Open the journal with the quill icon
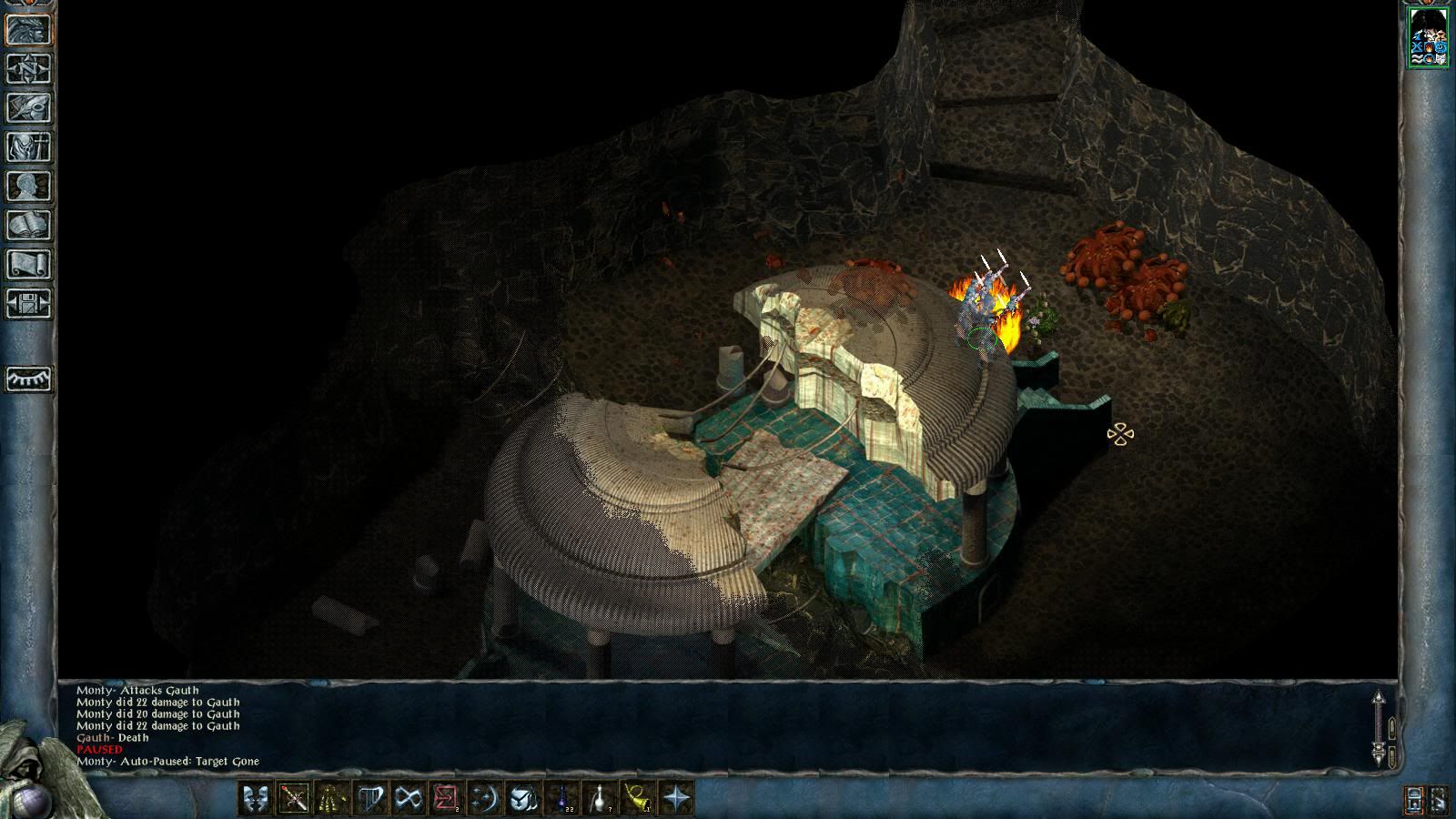Screen dimensions: 1456x819 29,107
